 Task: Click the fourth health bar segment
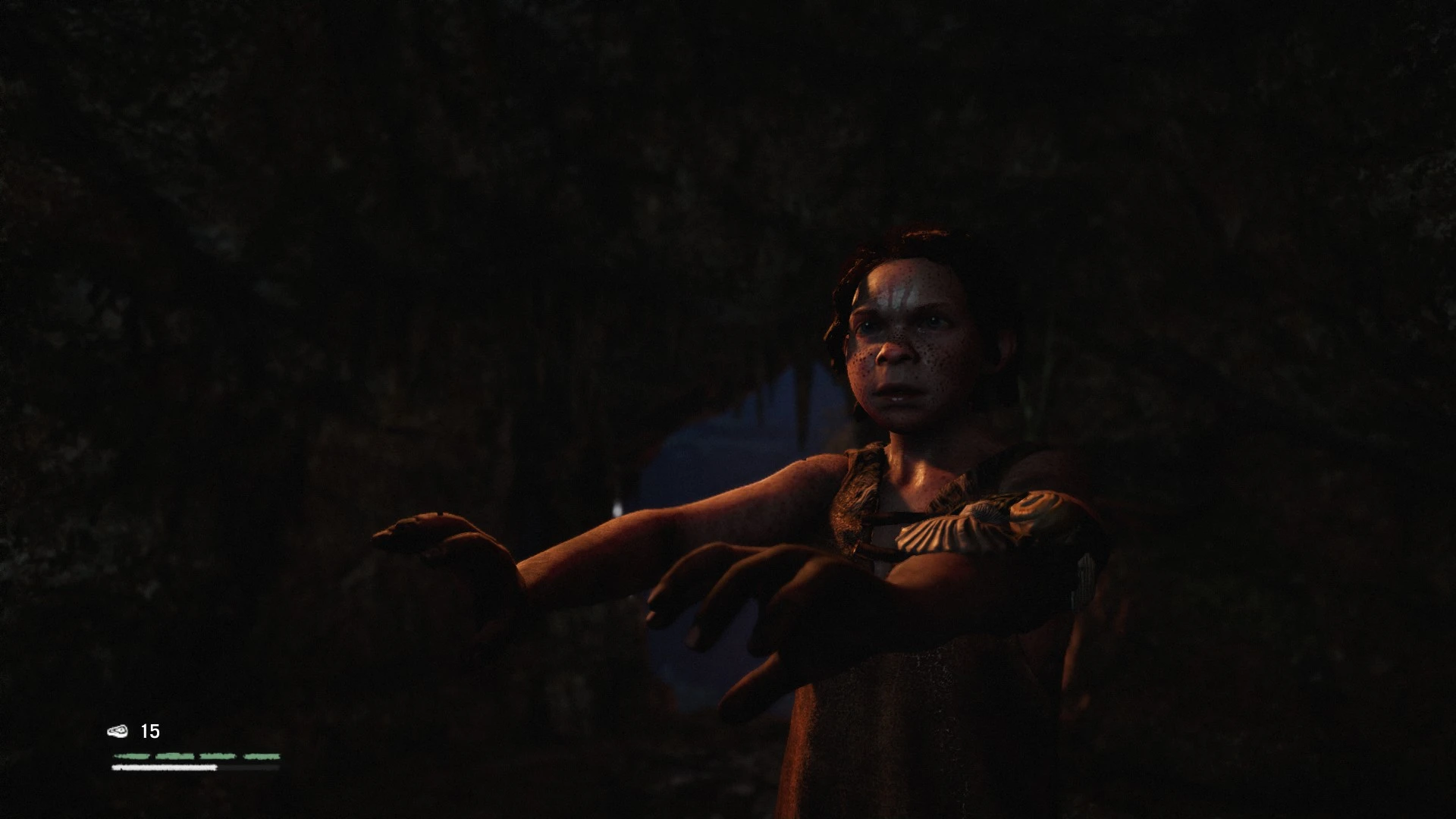click(x=262, y=756)
